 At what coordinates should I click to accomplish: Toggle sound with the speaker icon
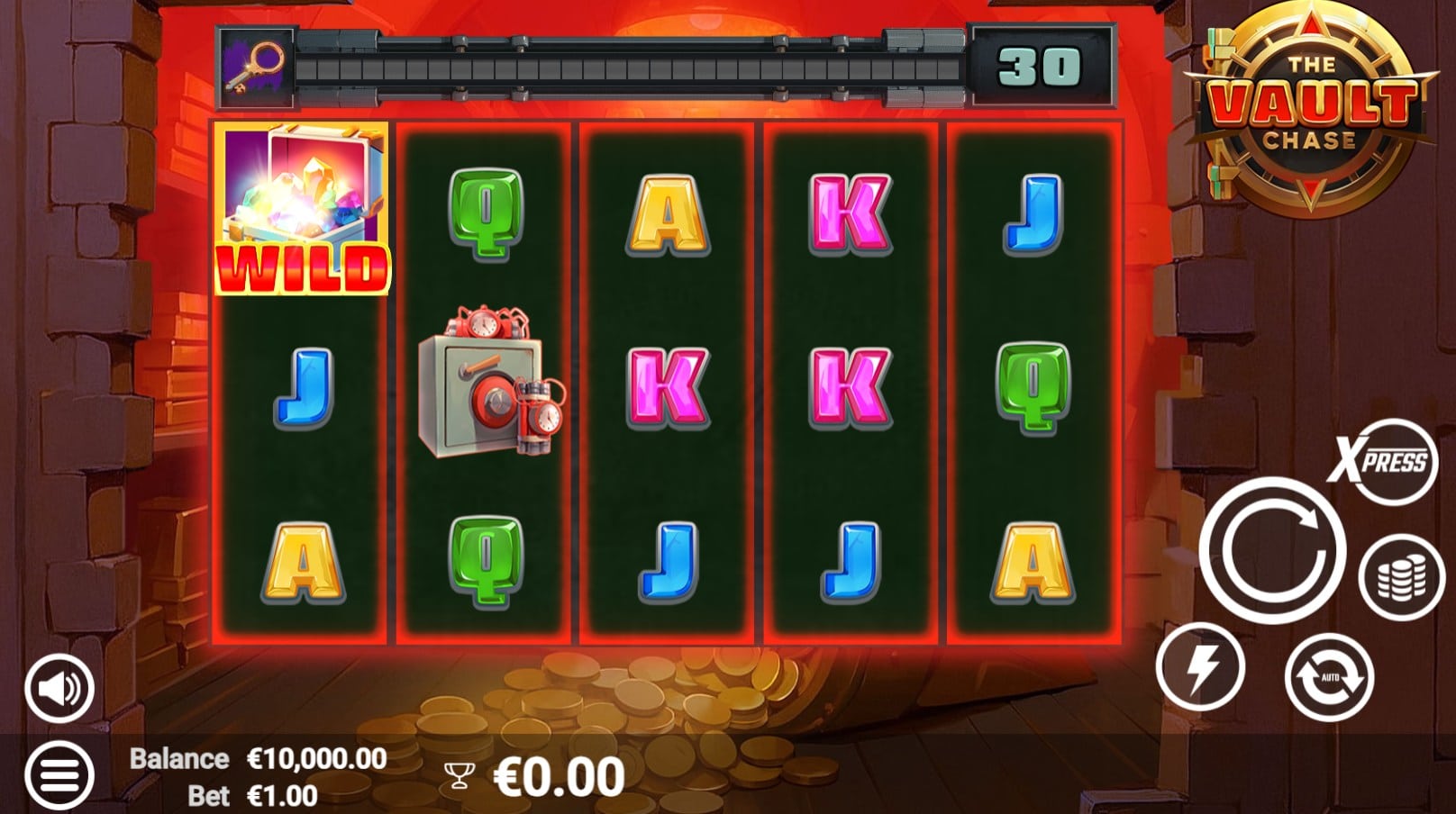(59, 689)
